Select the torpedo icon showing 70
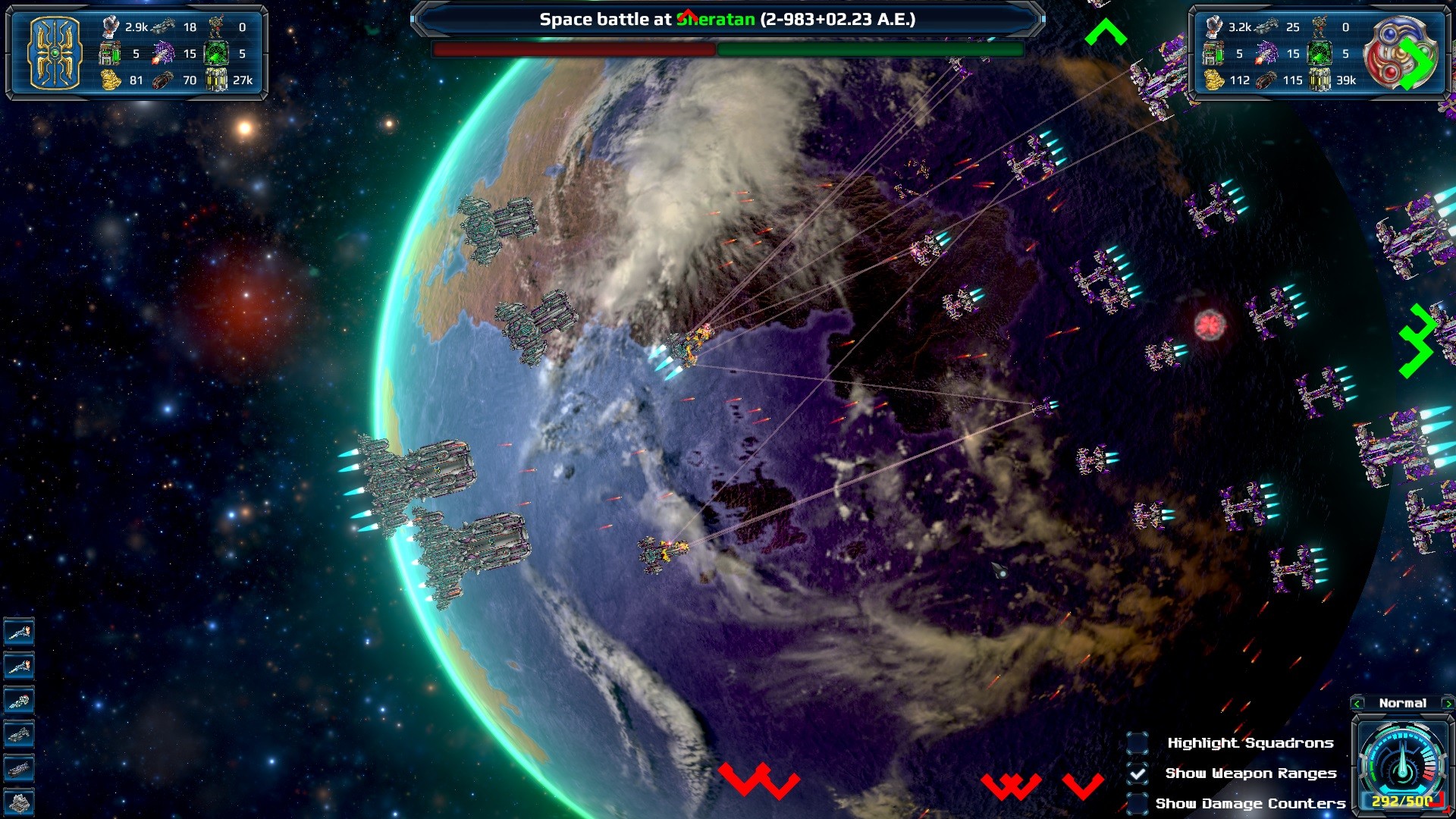Image resolution: width=1456 pixels, height=819 pixels. [x=165, y=80]
